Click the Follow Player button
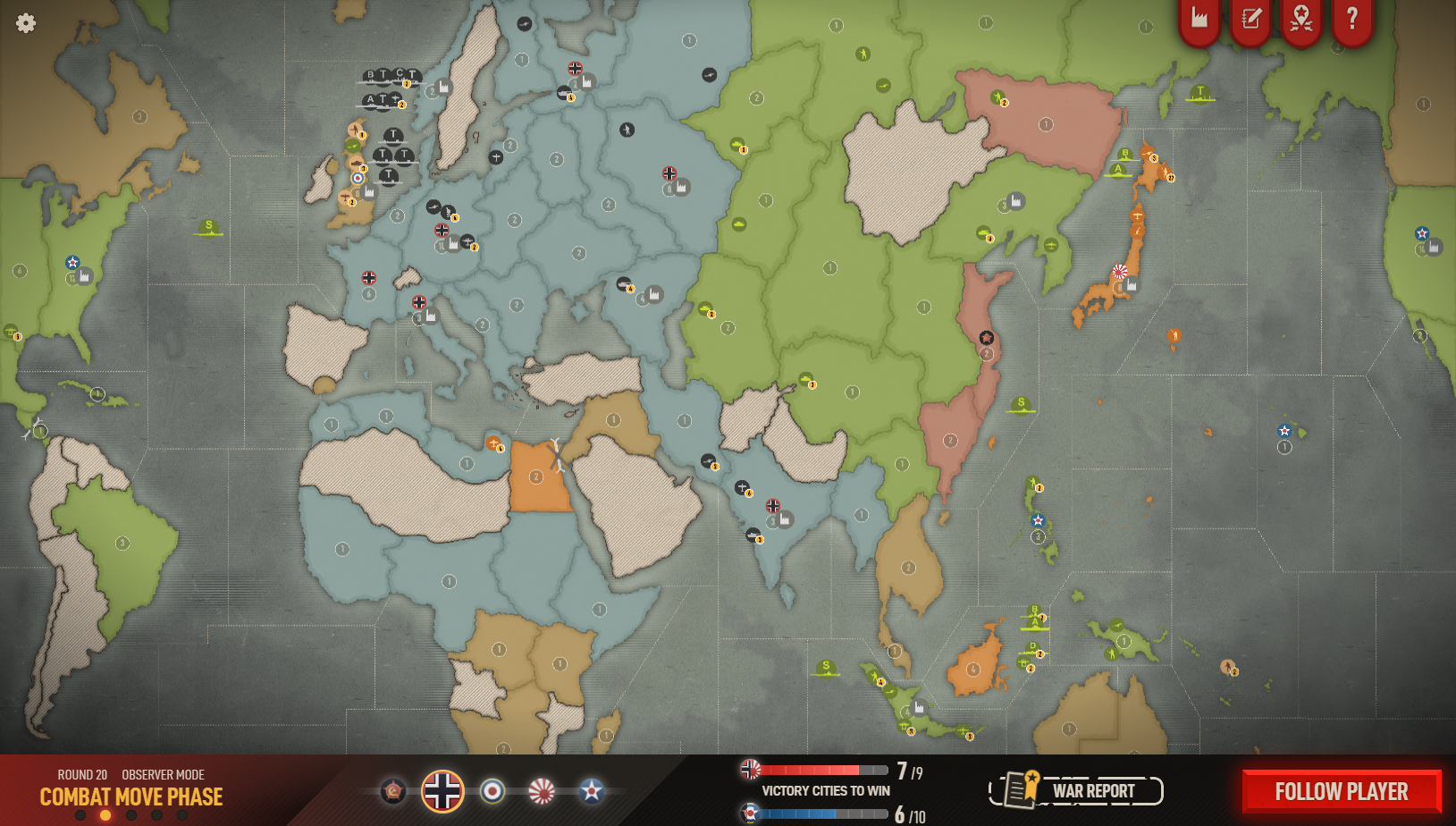The image size is (1456, 826). pyautogui.click(x=1341, y=791)
